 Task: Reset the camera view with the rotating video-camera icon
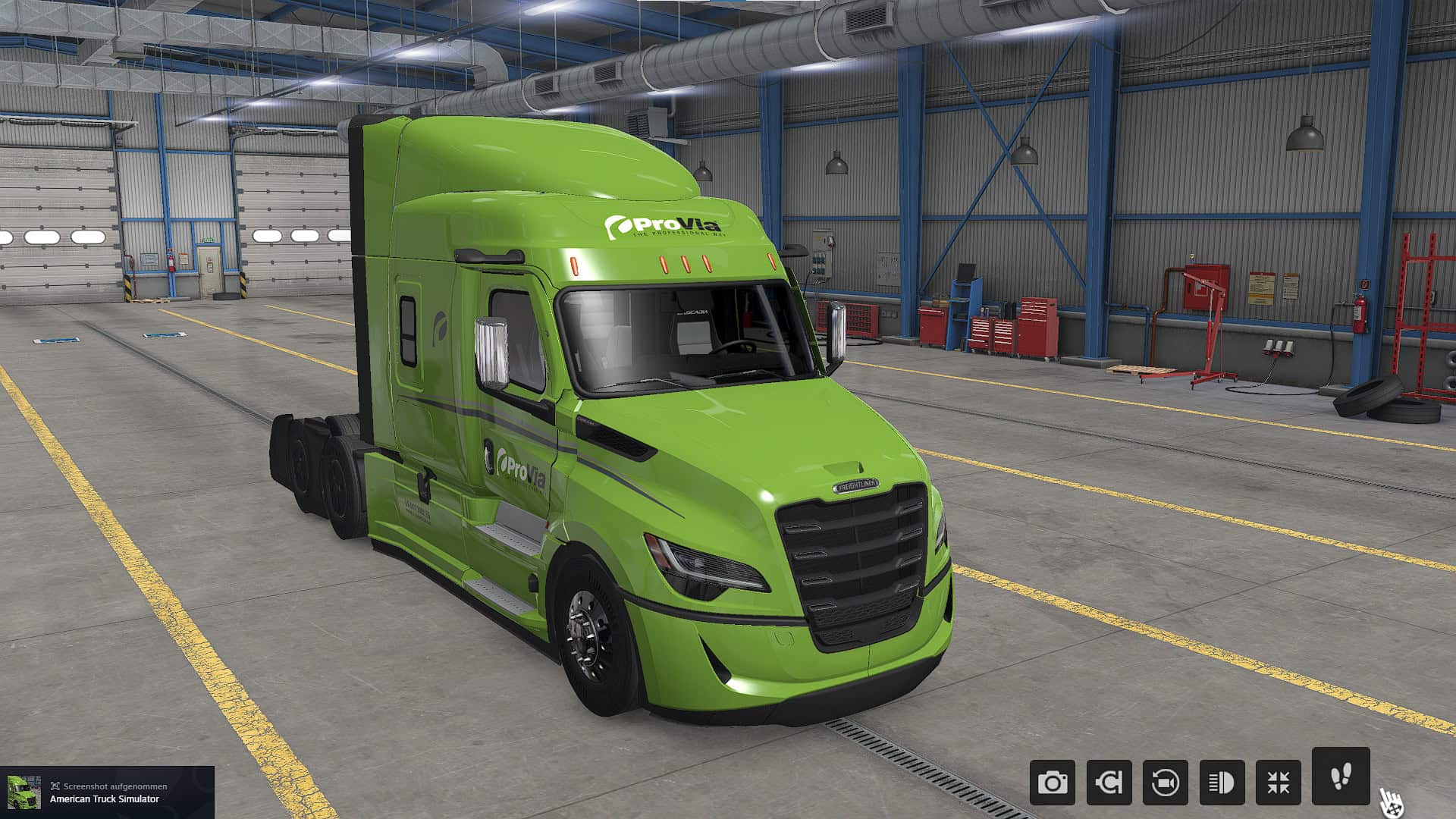[1165, 783]
